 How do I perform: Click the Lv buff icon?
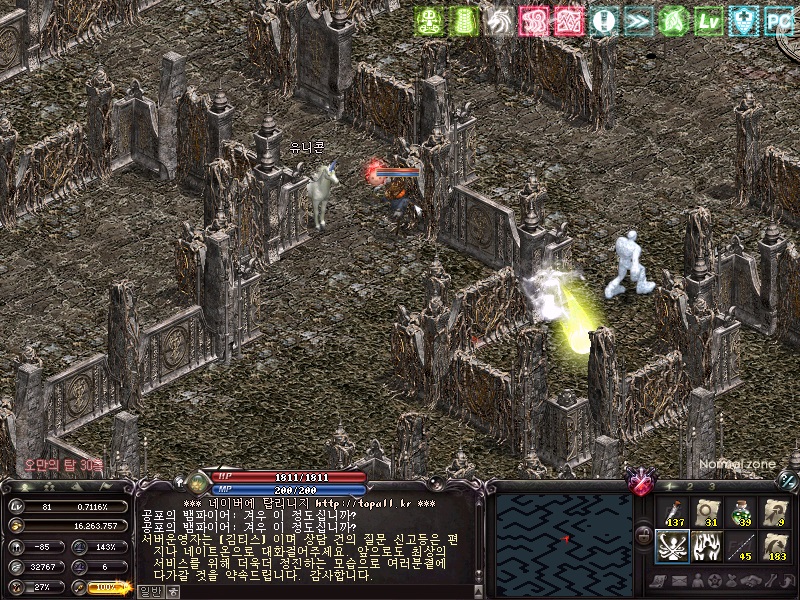point(709,20)
